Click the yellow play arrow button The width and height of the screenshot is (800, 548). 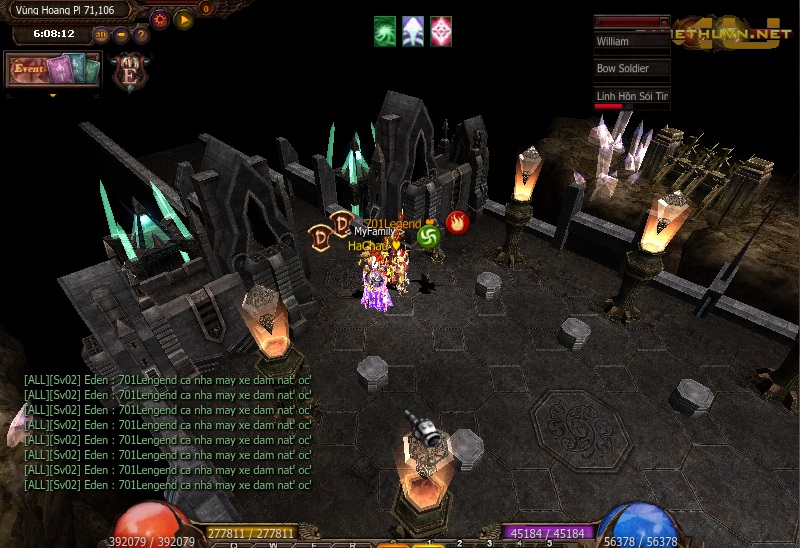[x=183, y=19]
